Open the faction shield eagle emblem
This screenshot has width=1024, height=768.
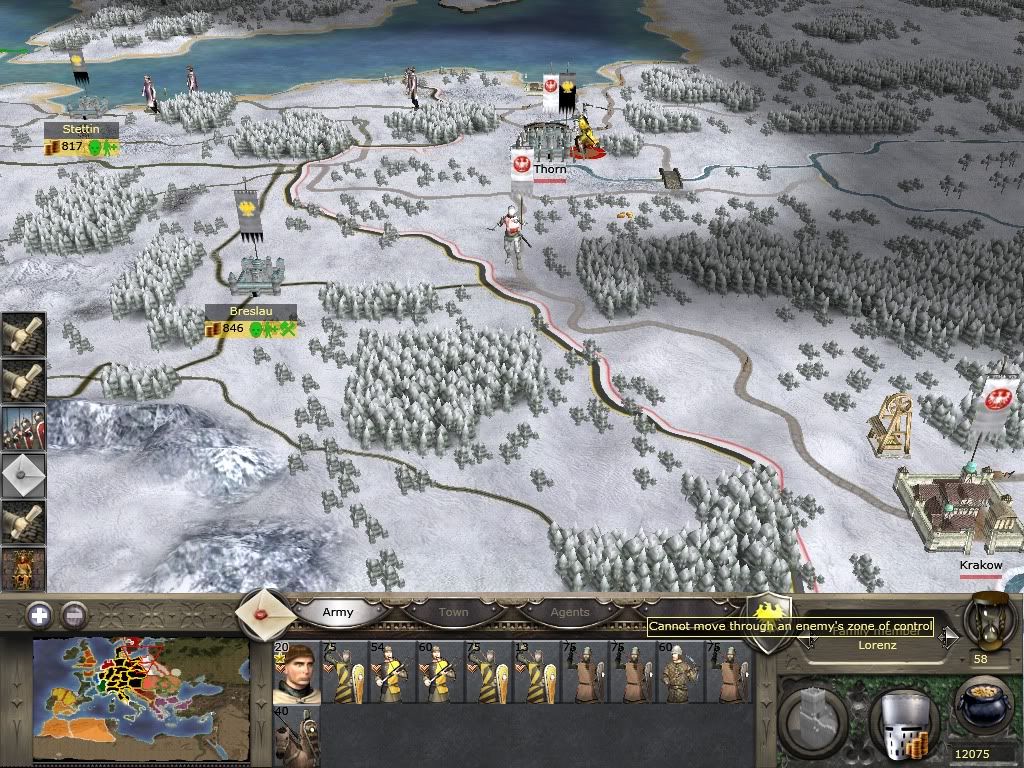tap(769, 622)
